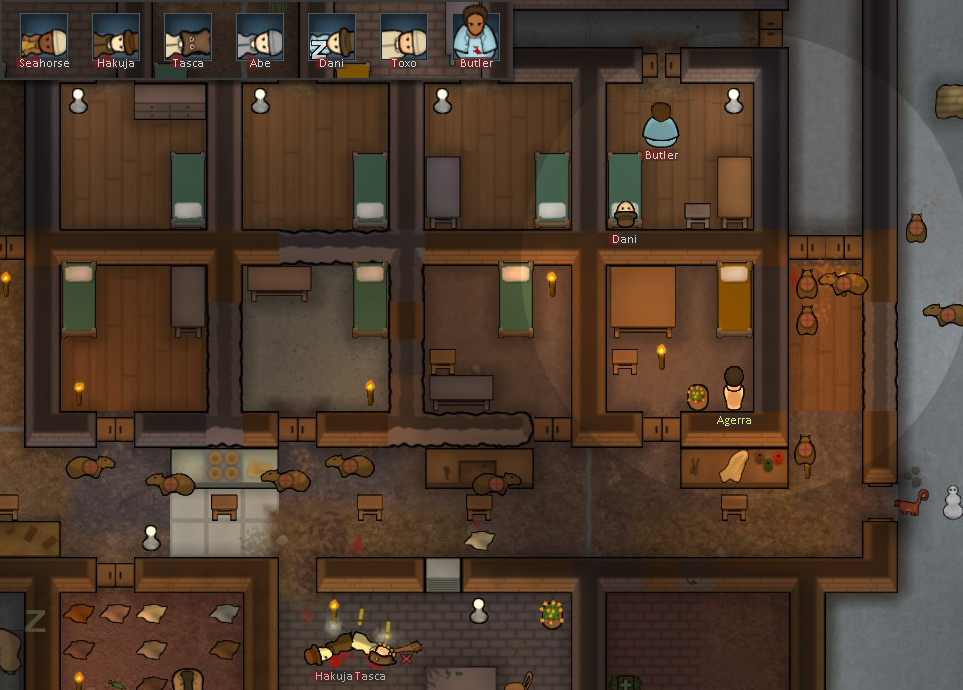
Task: Pick sleeping colonist Dani's portrait
Action: click(x=332, y=37)
